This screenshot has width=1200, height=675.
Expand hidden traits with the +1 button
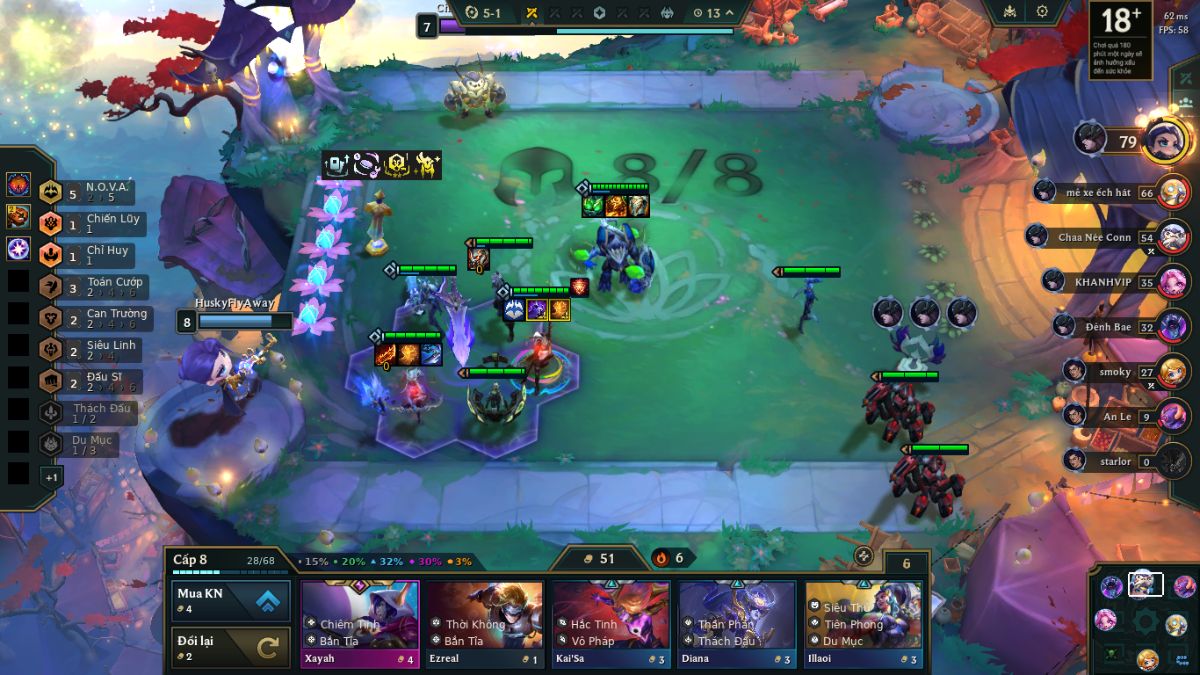tap(51, 477)
